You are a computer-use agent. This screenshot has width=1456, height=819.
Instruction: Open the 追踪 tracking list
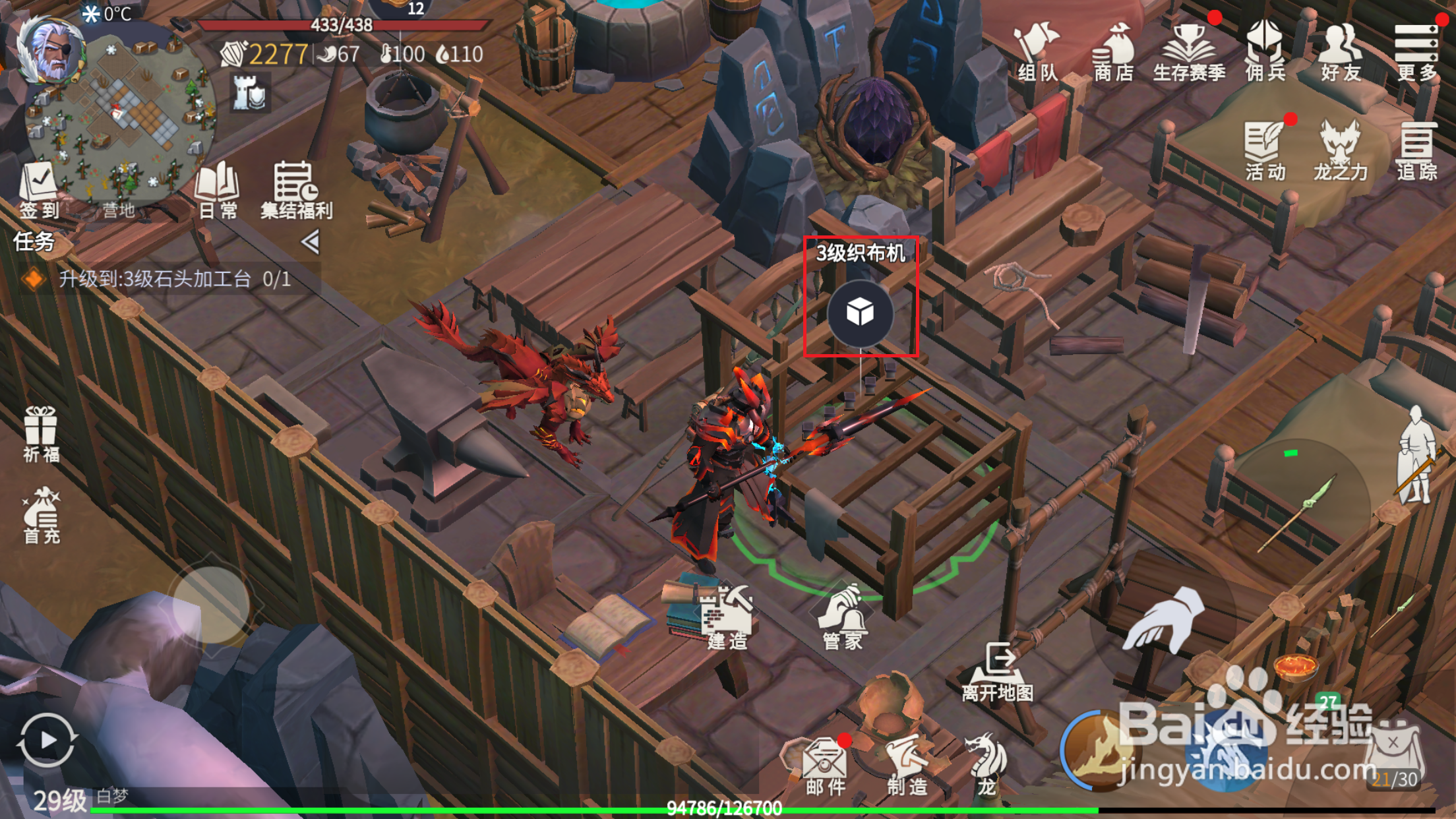[1416, 152]
